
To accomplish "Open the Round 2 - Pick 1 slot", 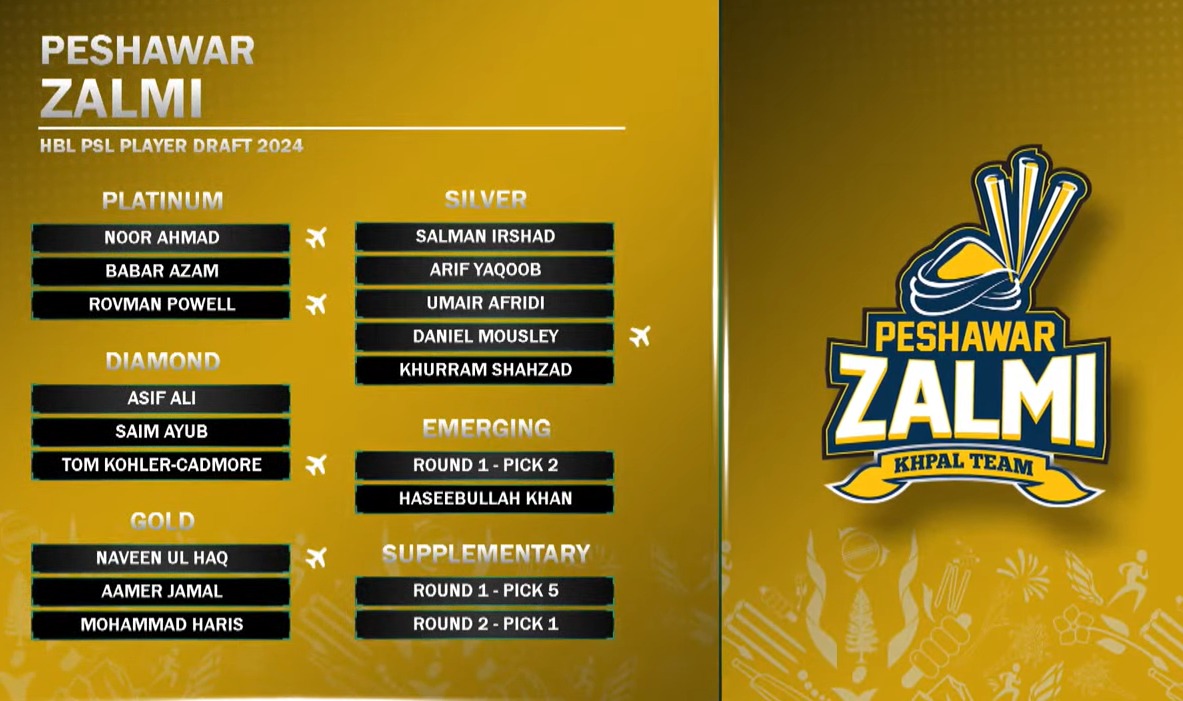I will [x=485, y=625].
